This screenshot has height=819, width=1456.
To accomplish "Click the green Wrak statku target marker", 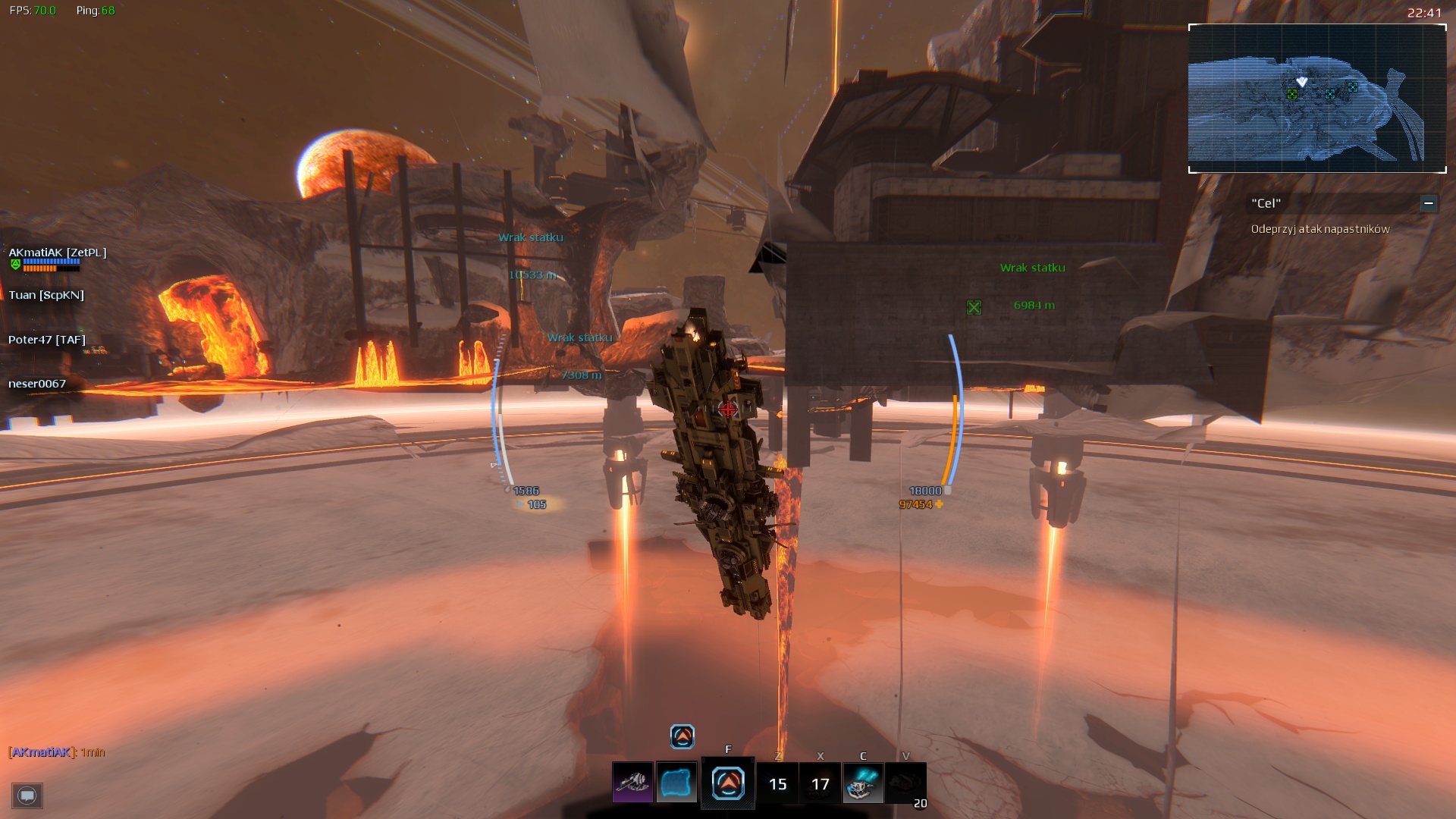I will (974, 307).
